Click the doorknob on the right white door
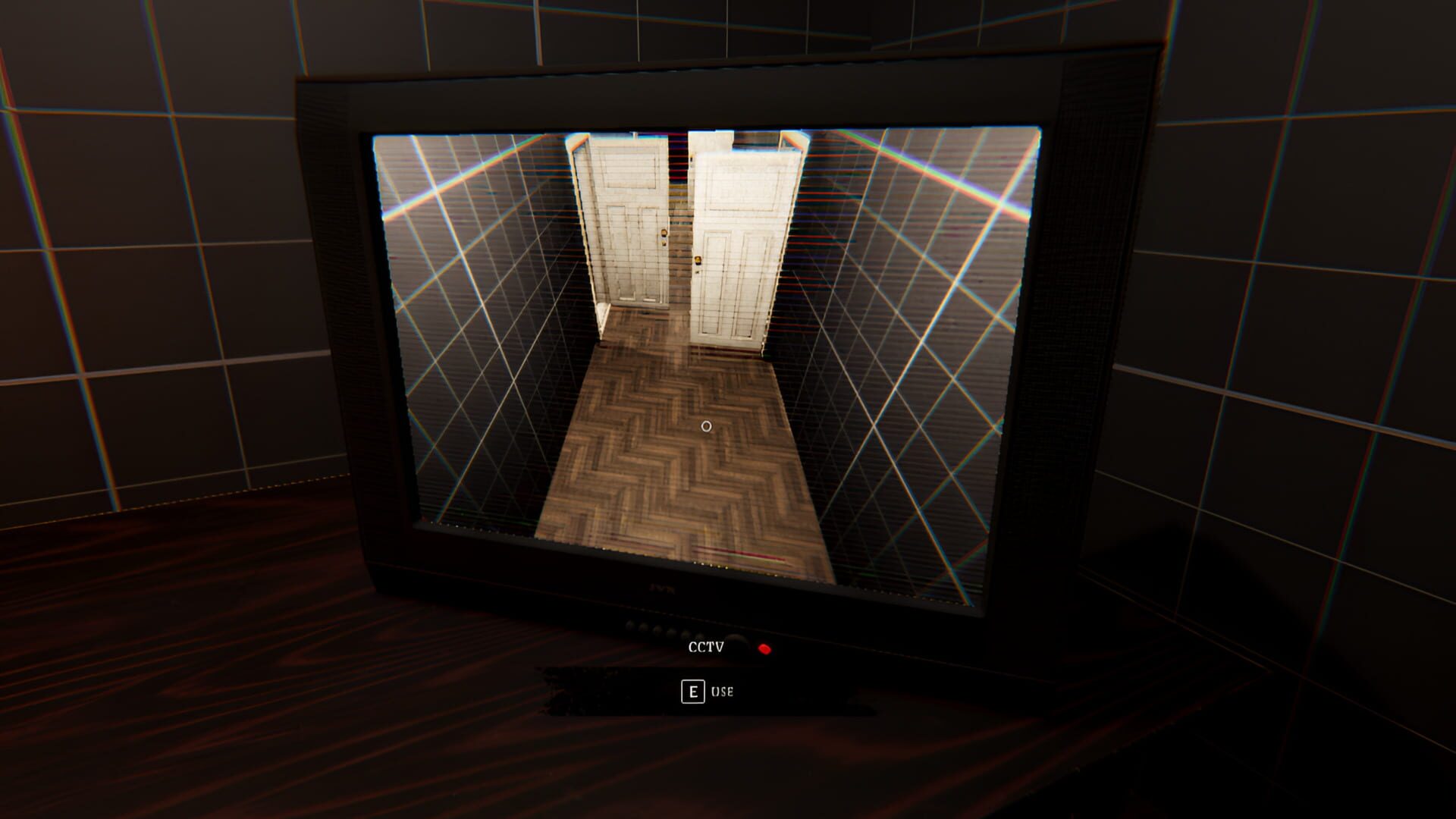Viewport: 1456px width, 819px height. 696,260
